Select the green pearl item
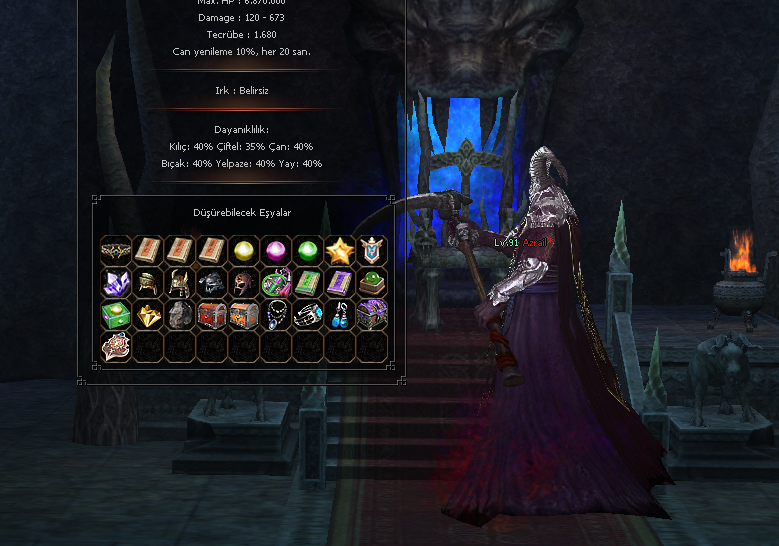779x546 pixels. coord(307,250)
